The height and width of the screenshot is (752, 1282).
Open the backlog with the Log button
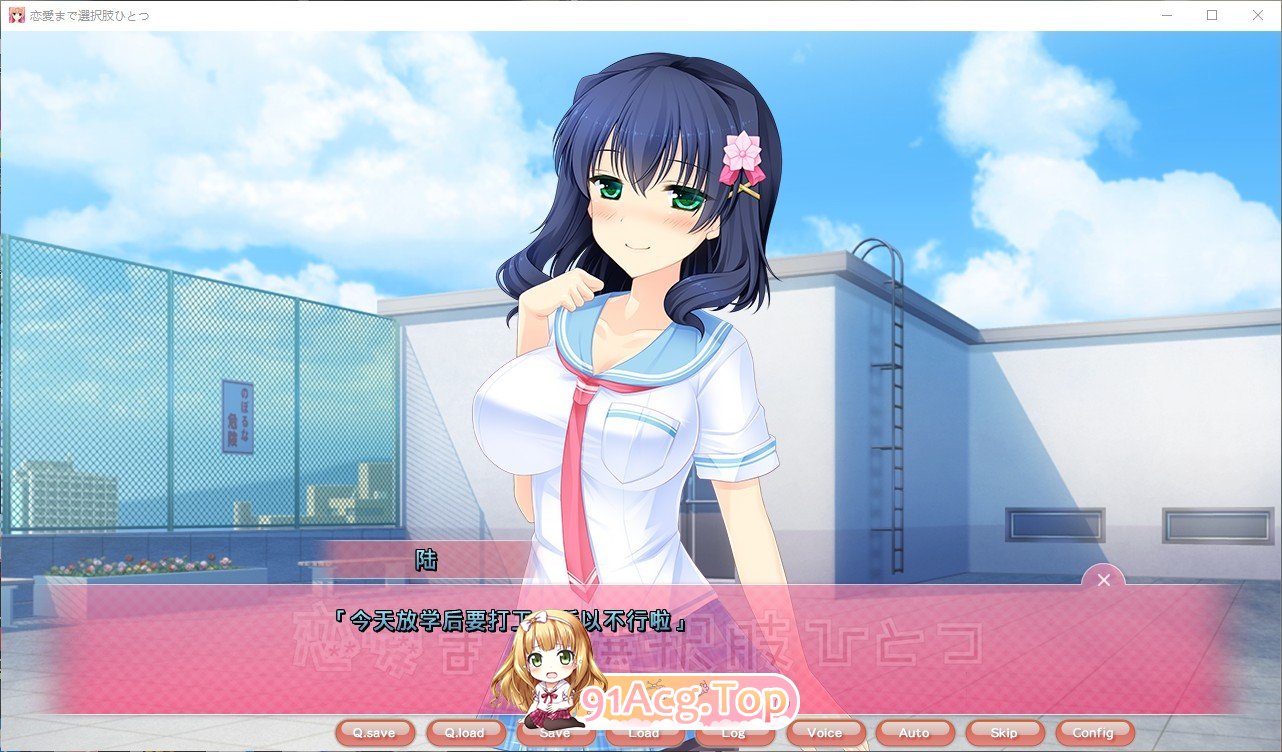click(x=734, y=732)
